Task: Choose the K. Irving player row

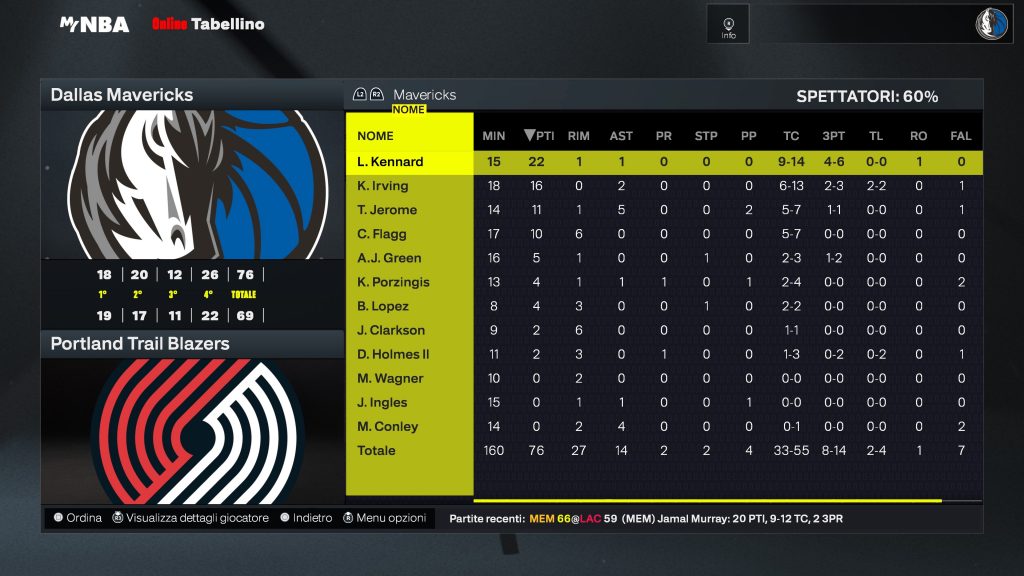Action: 383,186
